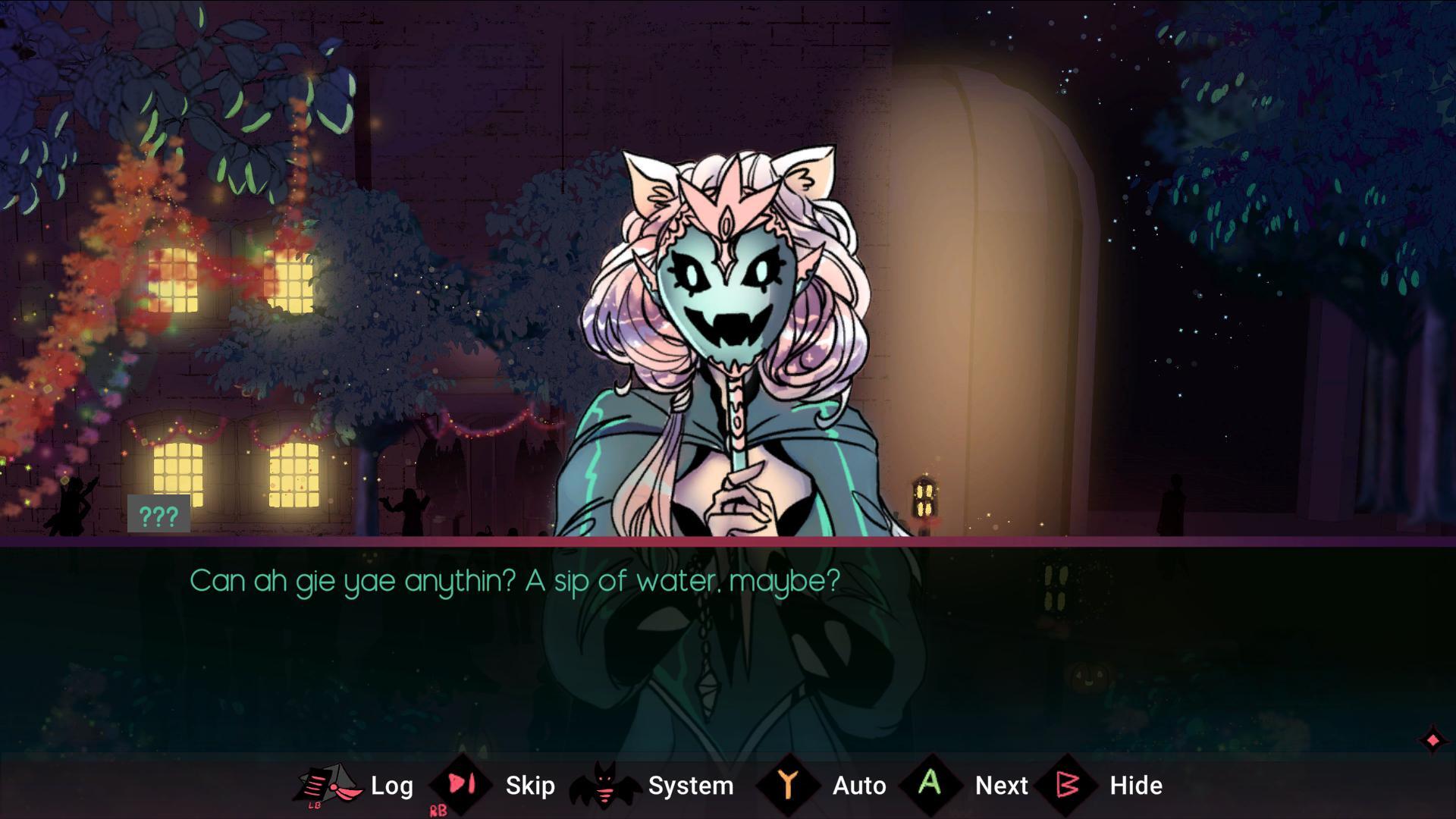Click the lit window on the building

pos(174,281)
